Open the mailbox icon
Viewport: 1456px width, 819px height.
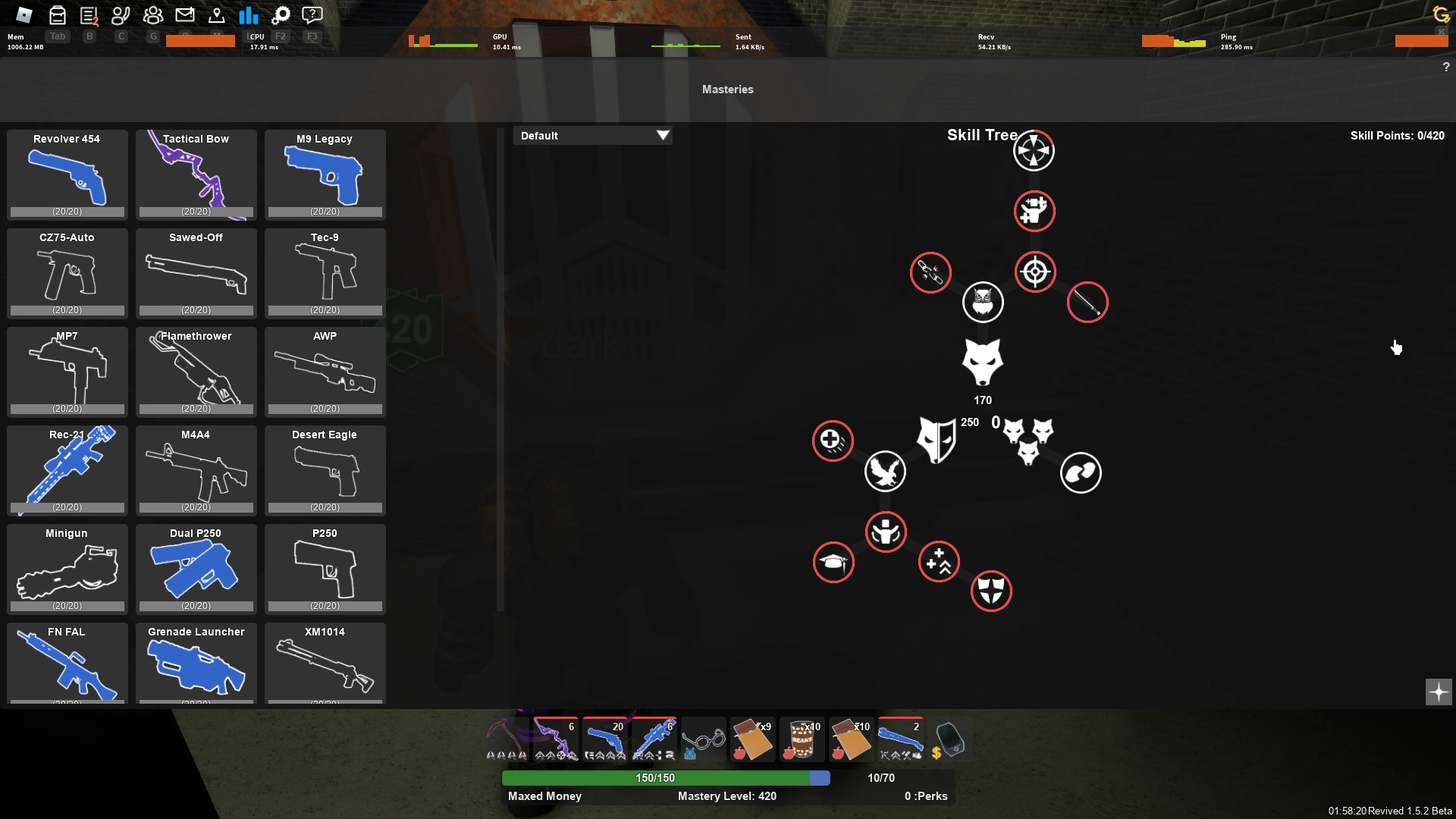(185, 14)
